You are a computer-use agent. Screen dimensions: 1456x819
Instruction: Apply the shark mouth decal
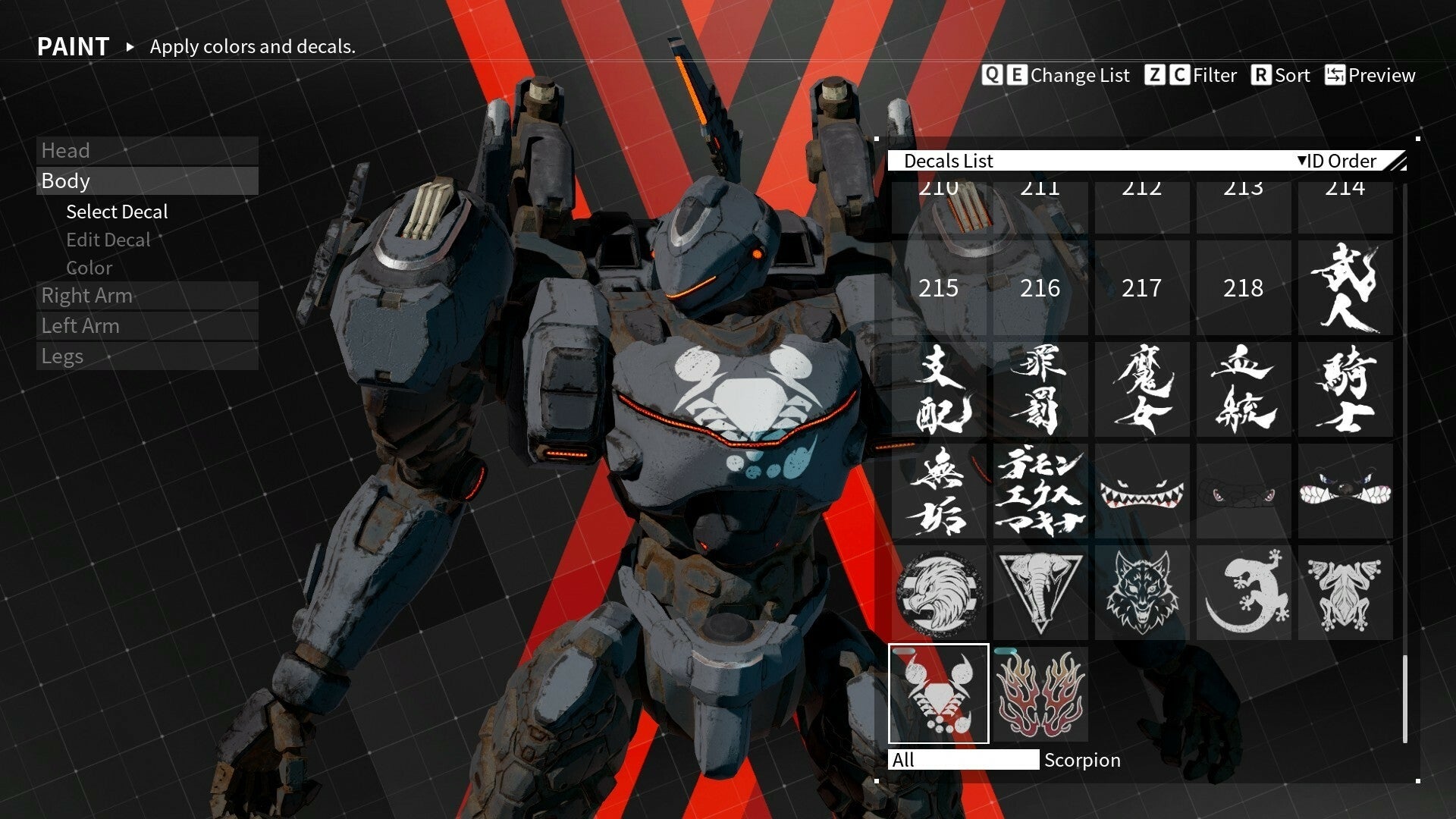click(x=1142, y=491)
